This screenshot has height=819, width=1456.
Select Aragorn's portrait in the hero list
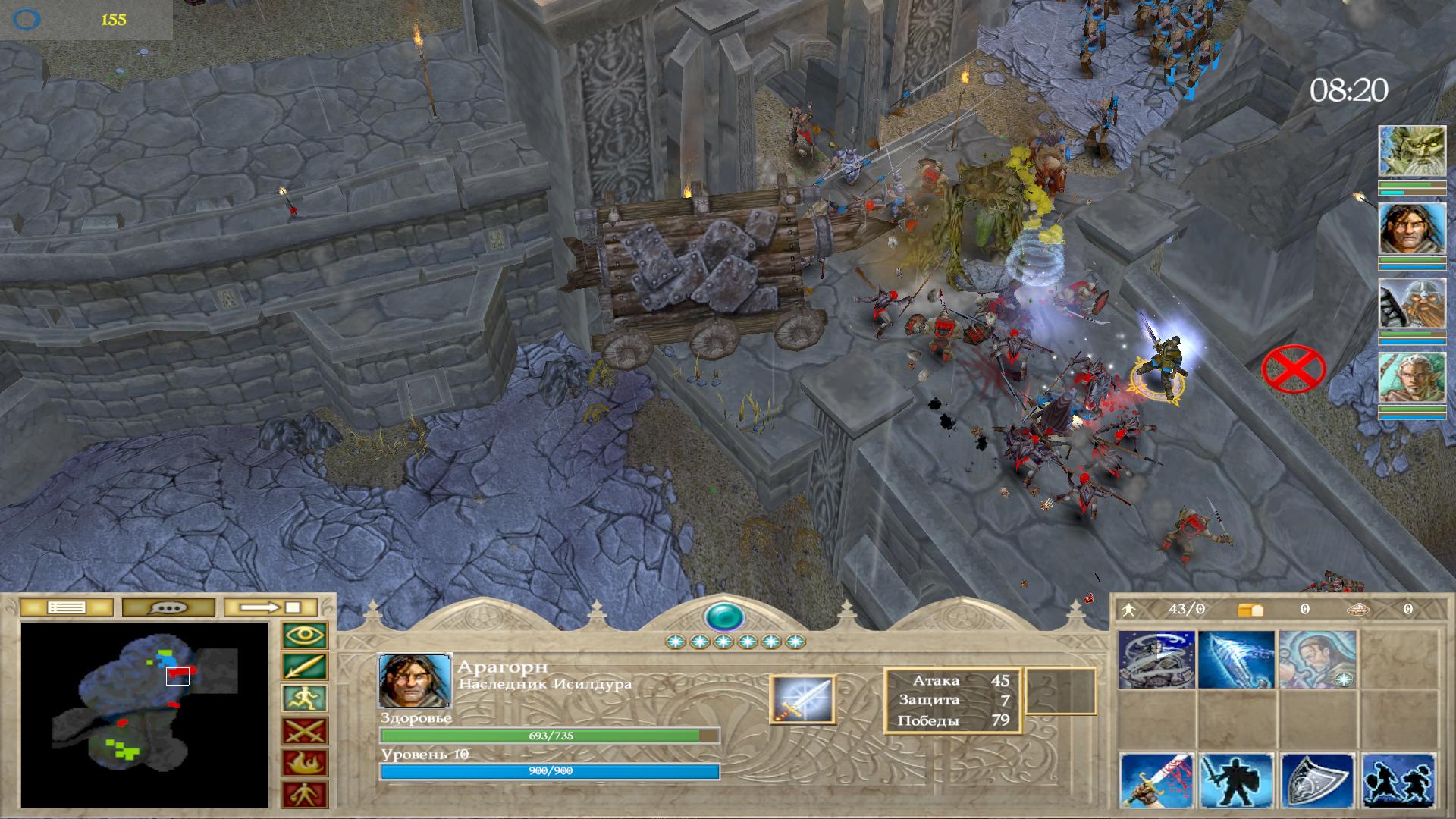point(1411,228)
